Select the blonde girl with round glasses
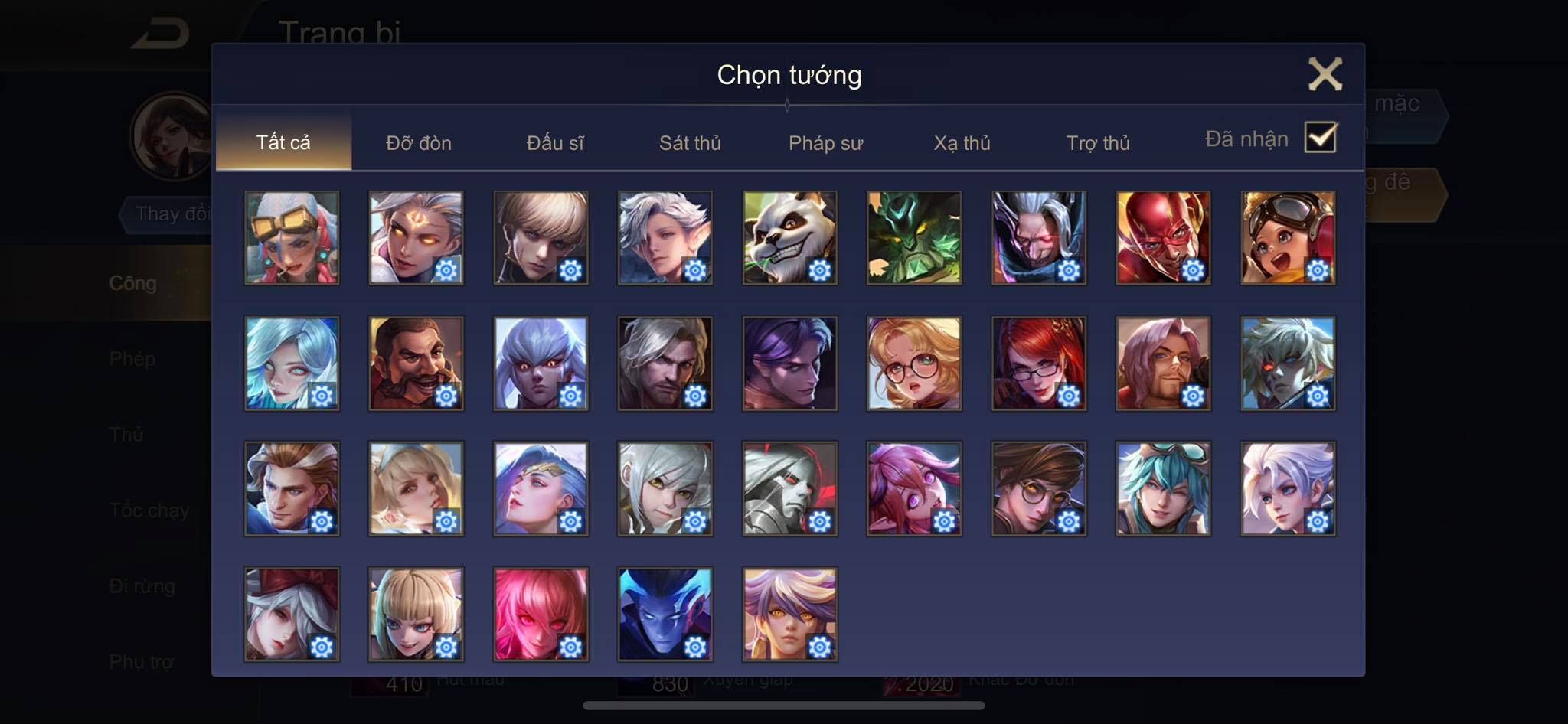Viewport: 1568px width, 724px height. coord(914,364)
